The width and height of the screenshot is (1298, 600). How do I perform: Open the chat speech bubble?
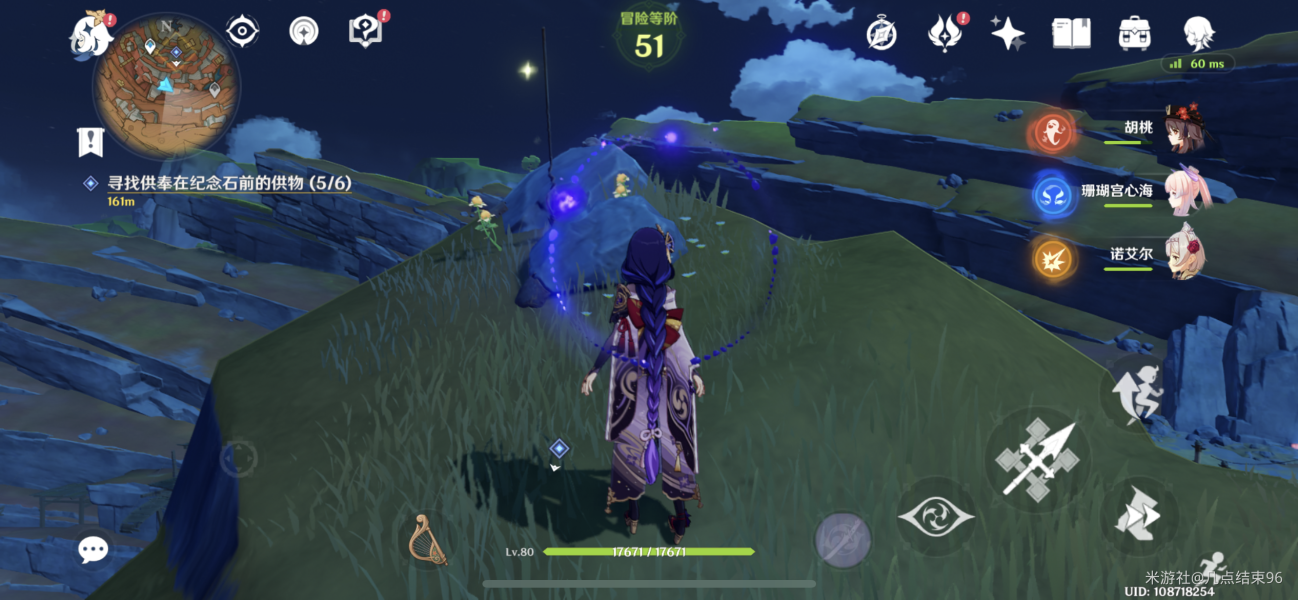93,548
